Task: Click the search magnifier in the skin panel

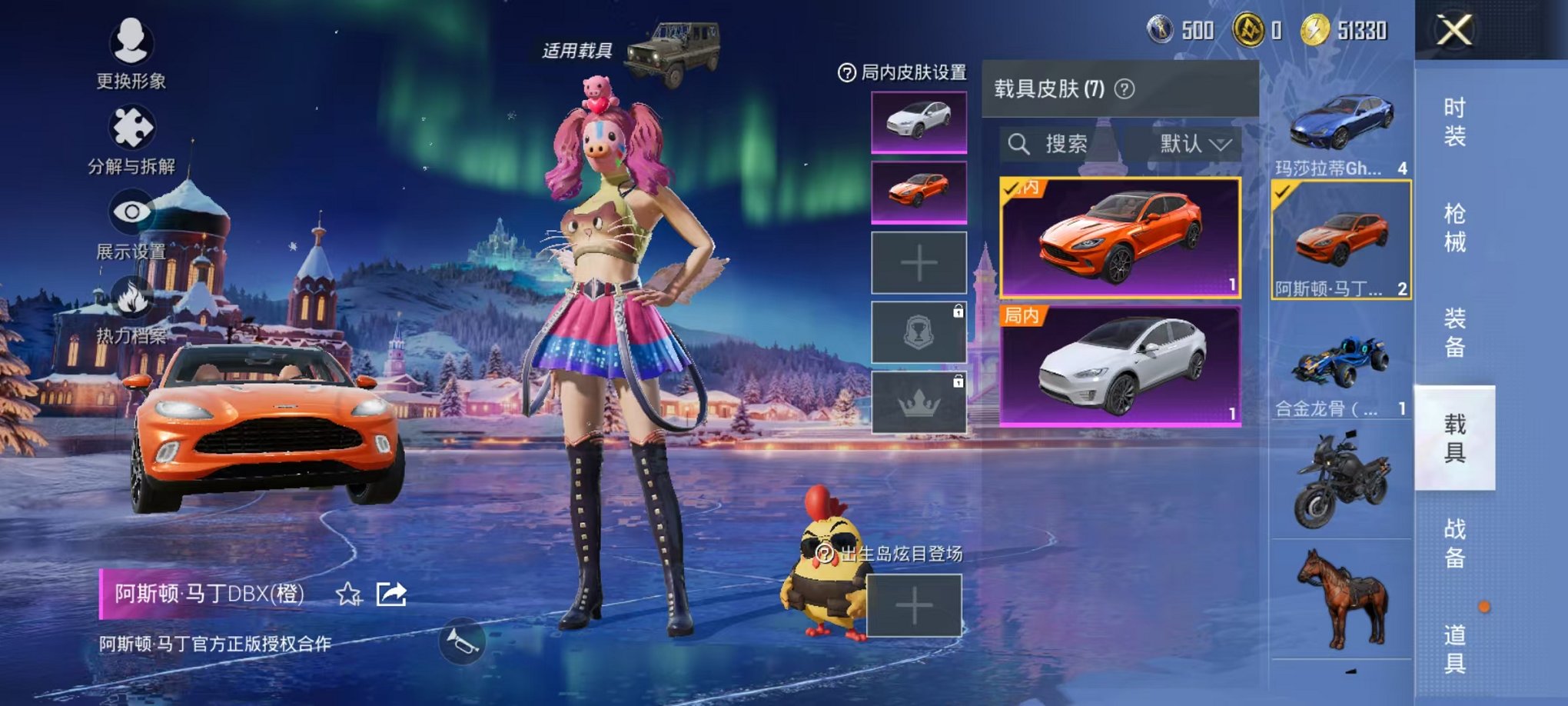Action: [1022, 143]
